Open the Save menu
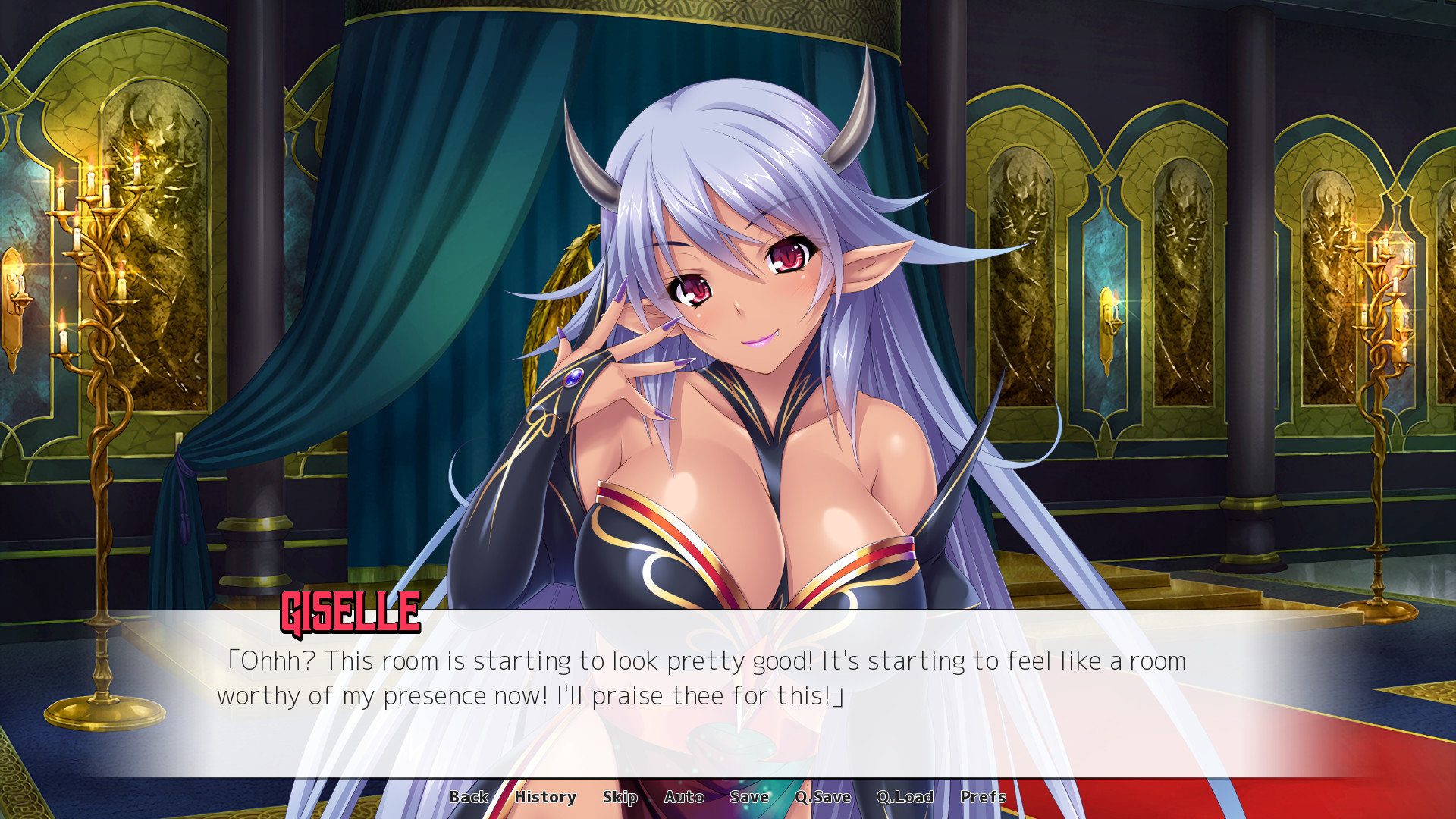 (749, 797)
